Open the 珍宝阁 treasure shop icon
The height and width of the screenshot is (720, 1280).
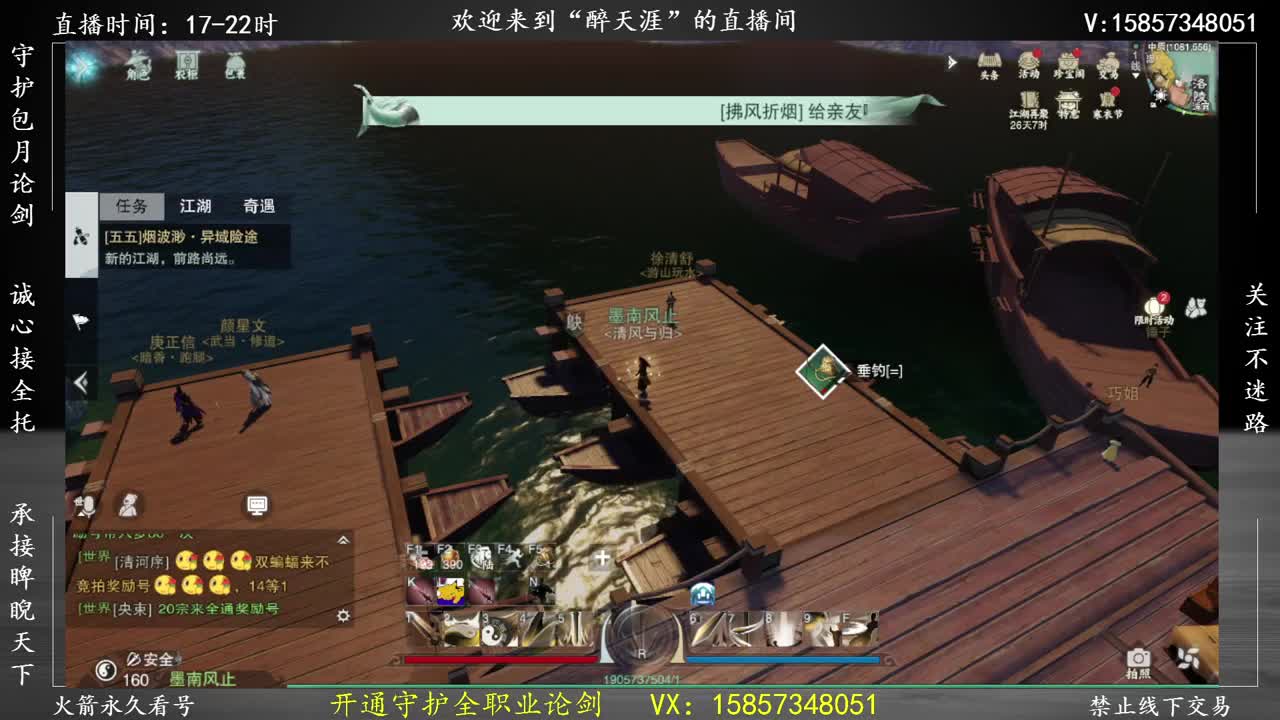tap(1069, 60)
